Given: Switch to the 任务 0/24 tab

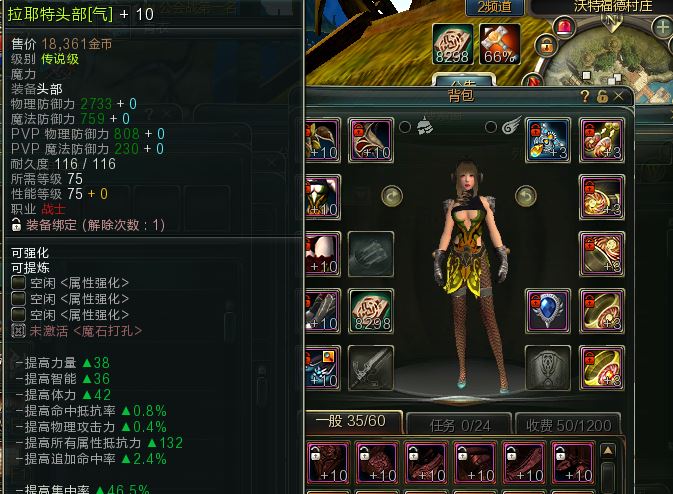Looking at the screenshot, I should coord(459,422).
